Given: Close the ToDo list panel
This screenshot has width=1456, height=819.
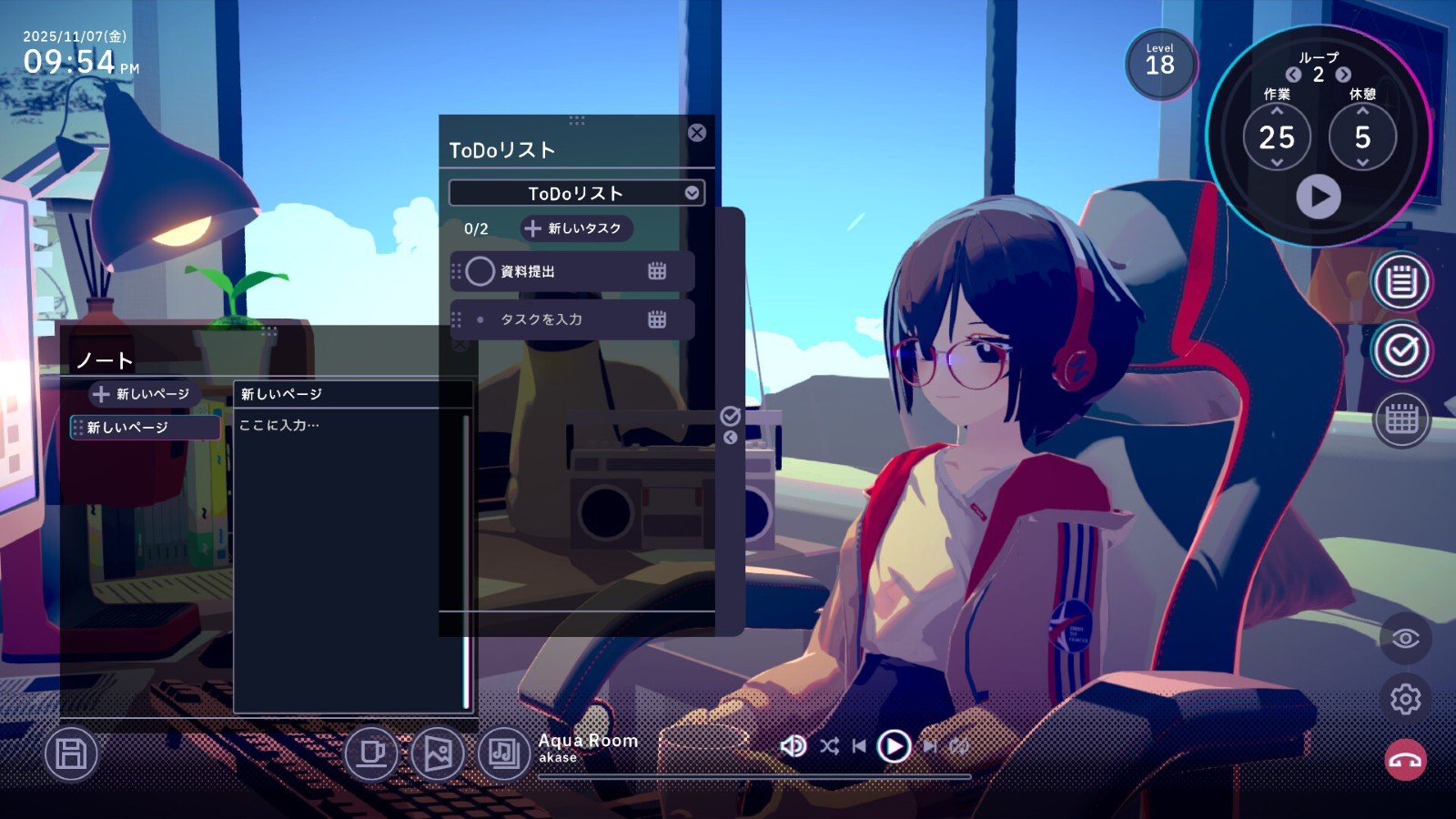Looking at the screenshot, I should coord(697,133).
